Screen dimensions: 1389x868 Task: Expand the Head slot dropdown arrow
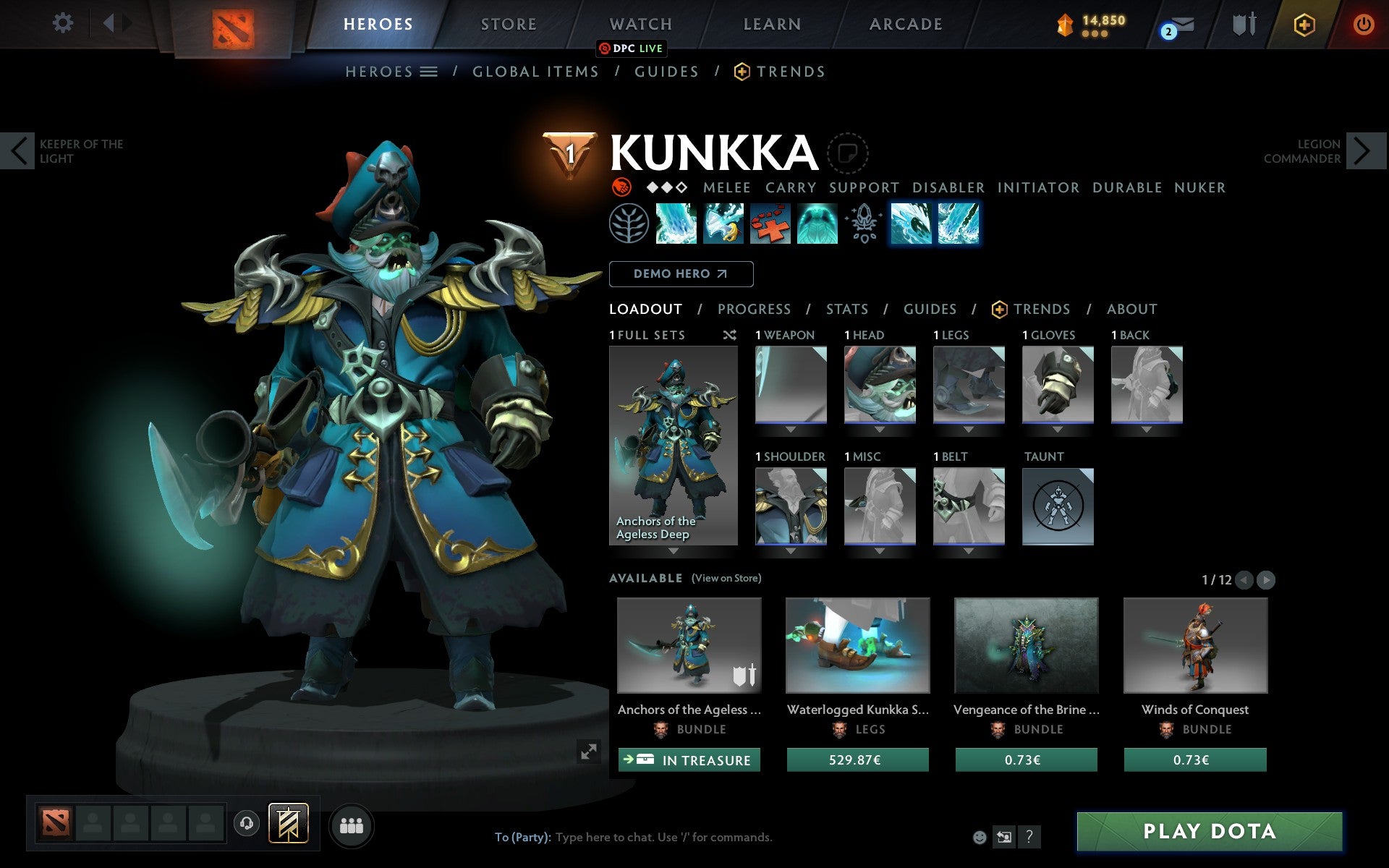pyautogui.click(x=880, y=427)
